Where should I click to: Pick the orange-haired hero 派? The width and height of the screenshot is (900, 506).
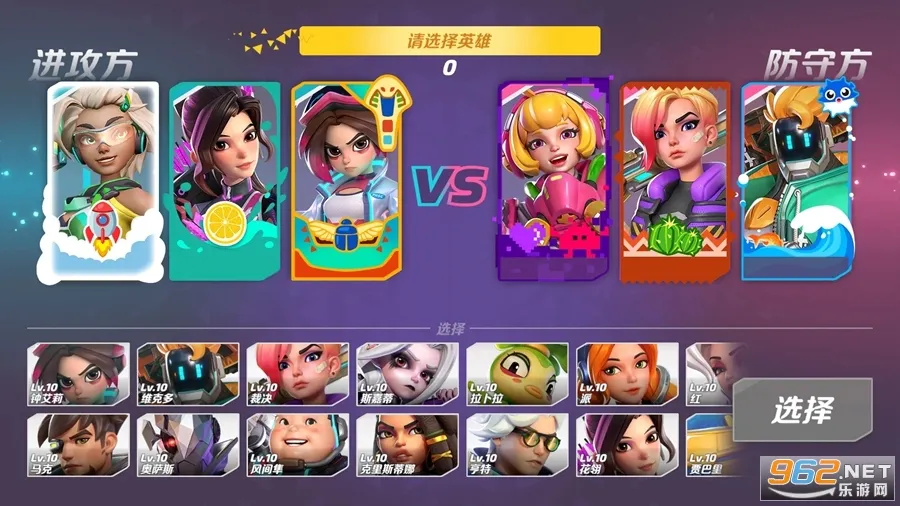pos(627,373)
